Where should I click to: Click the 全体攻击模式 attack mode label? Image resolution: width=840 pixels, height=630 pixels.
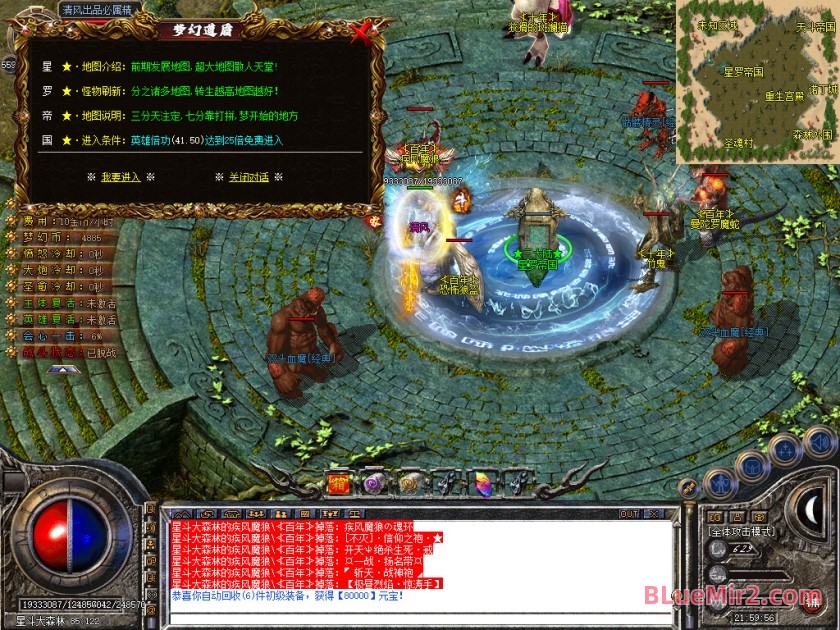coord(742,532)
